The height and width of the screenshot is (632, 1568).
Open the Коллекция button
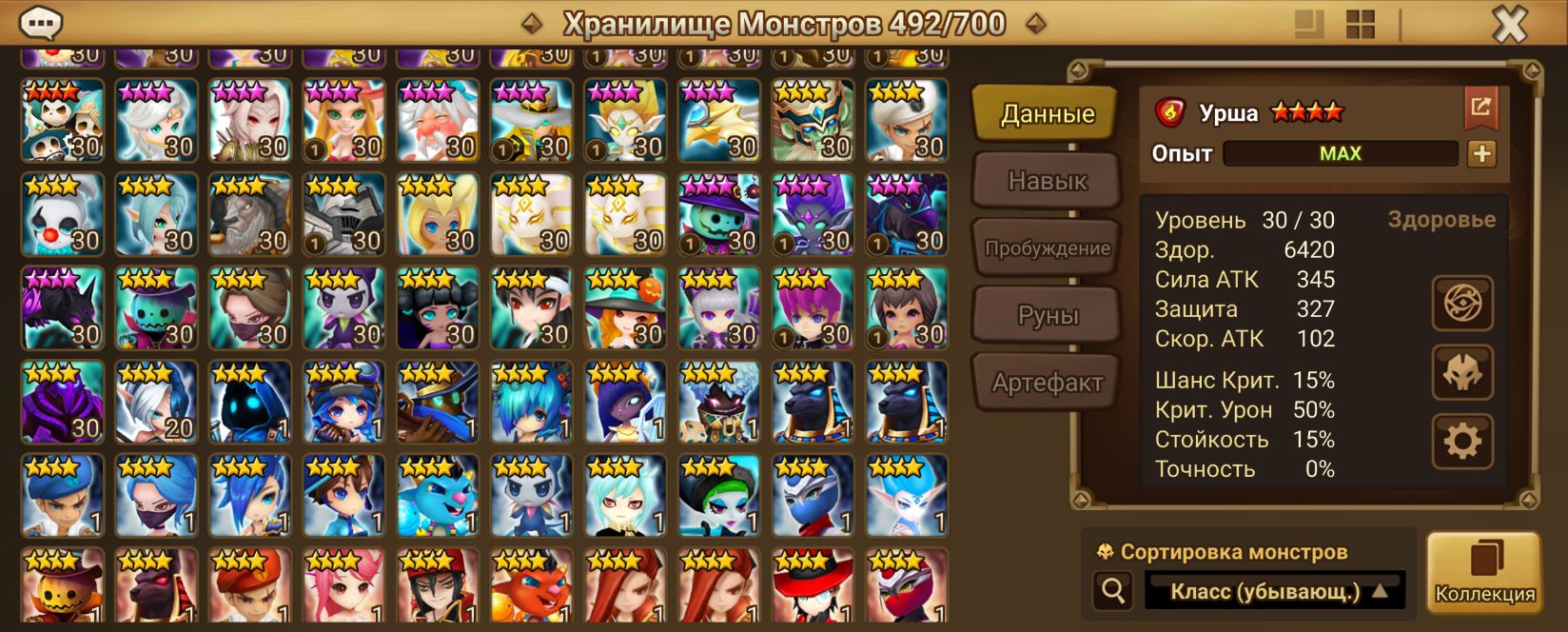1484,571
